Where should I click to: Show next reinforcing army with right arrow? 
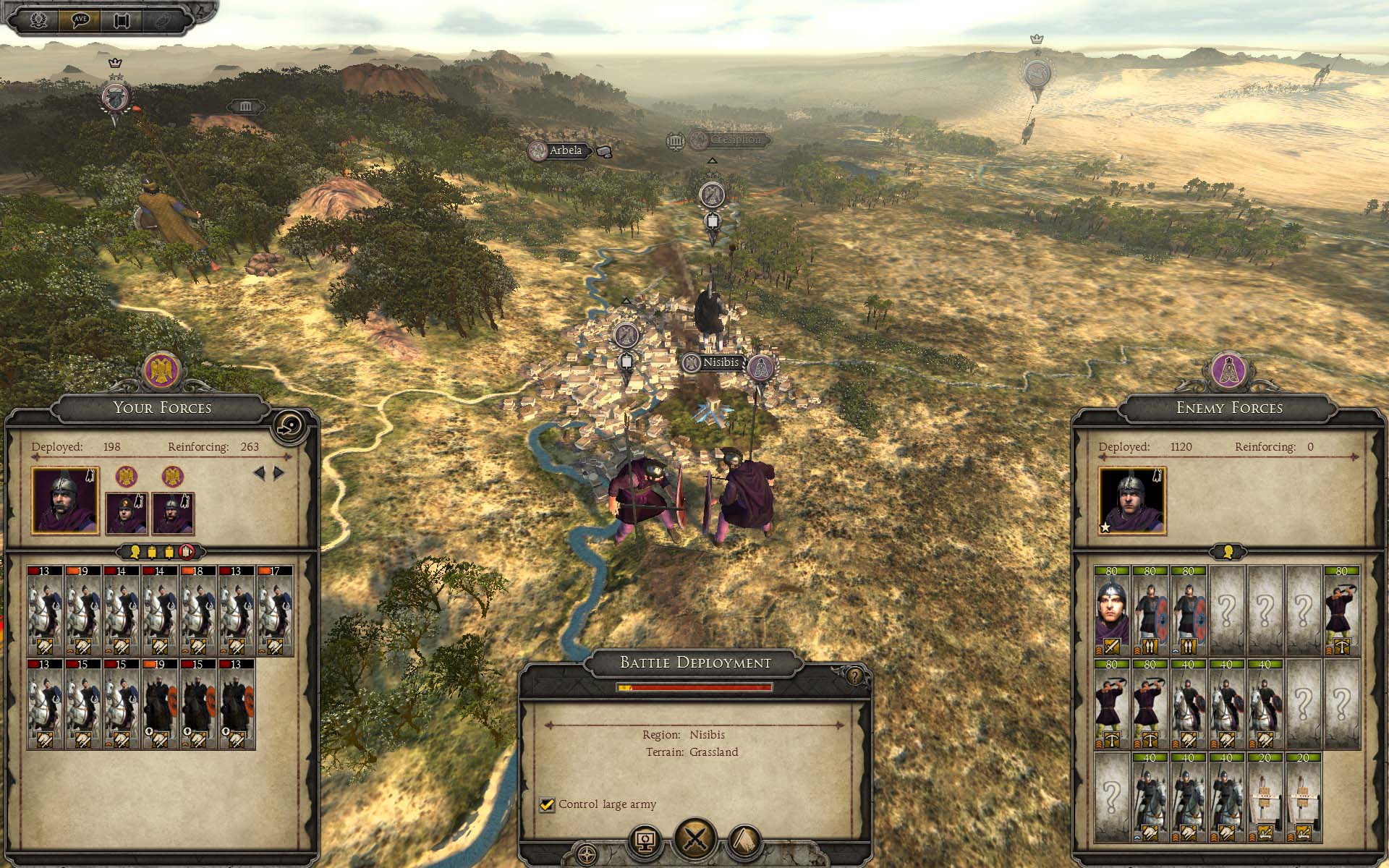279,473
